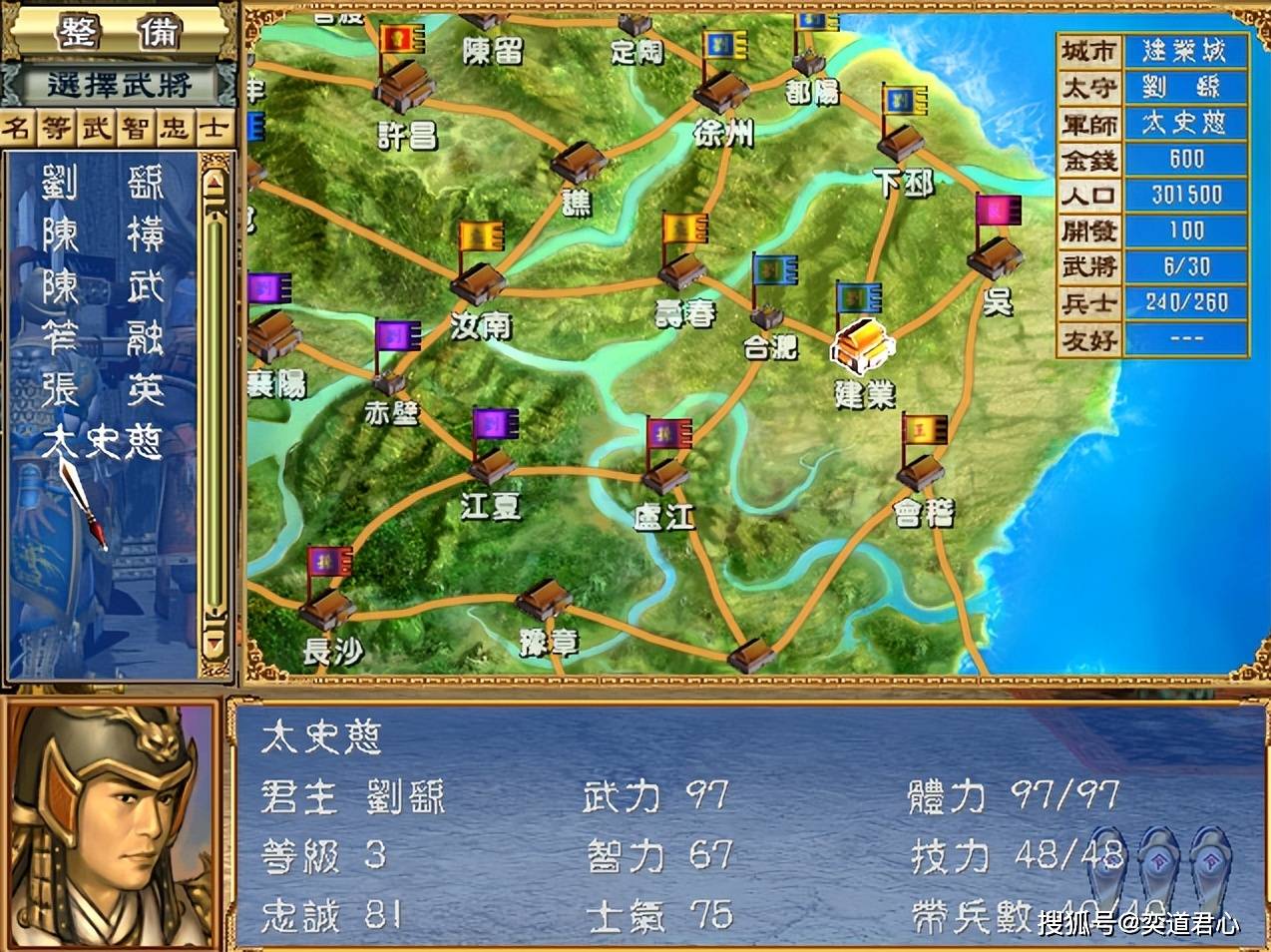Sort generals by name (名)
1271x952 pixels.
(17, 128)
